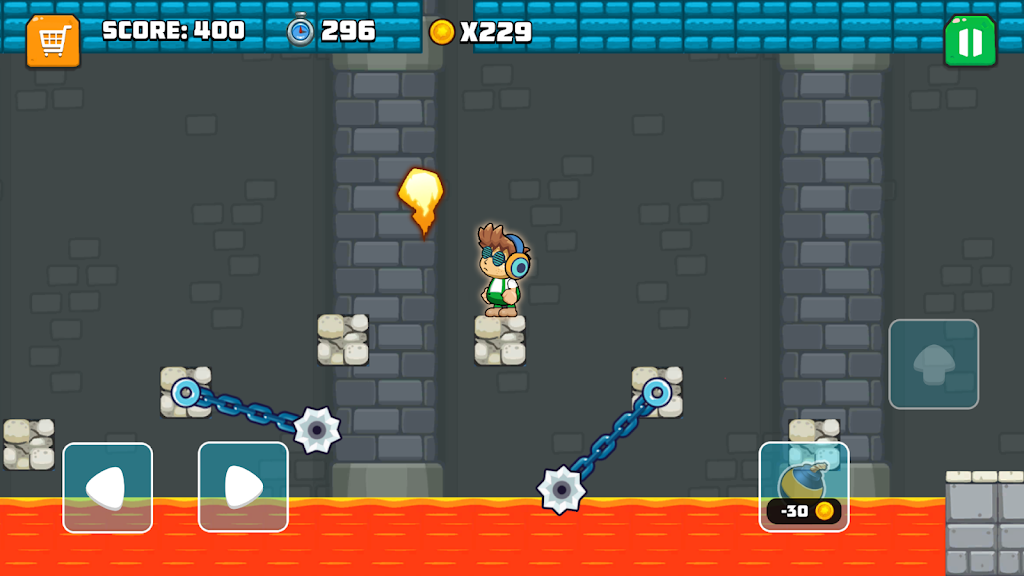Viewport: 1024px width, 576px height.
Task: Open the shop cart button
Action: click(53, 41)
